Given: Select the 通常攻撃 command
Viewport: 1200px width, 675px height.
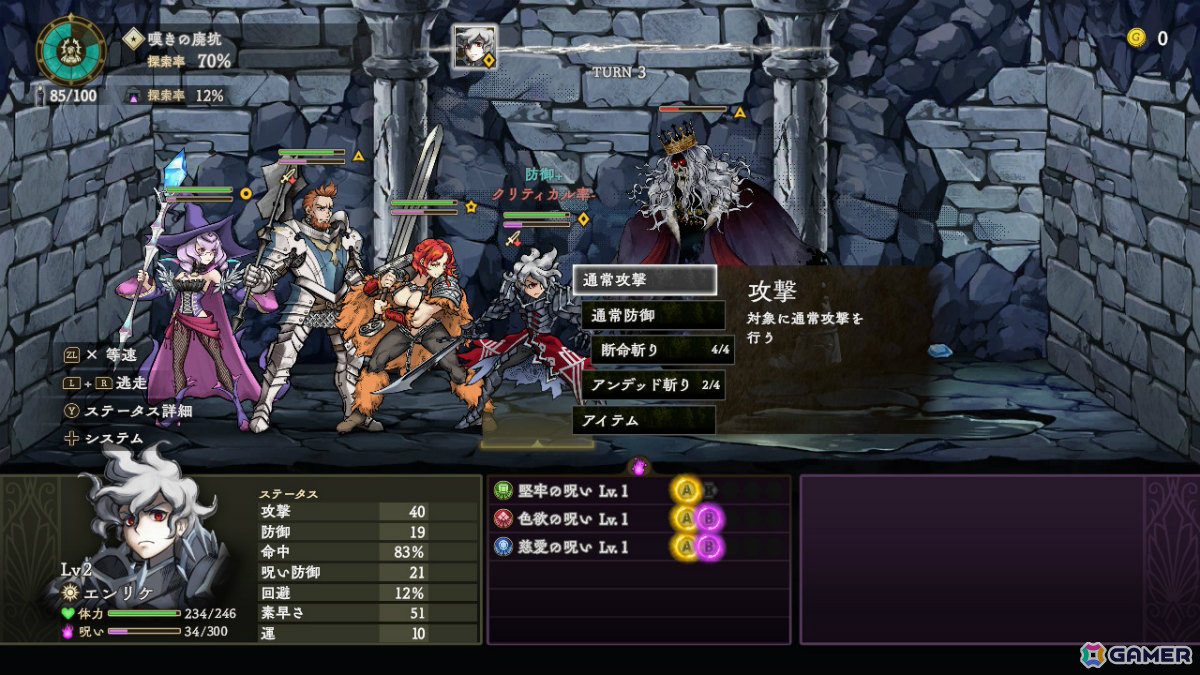Looking at the screenshot, I should click(644, 280).
